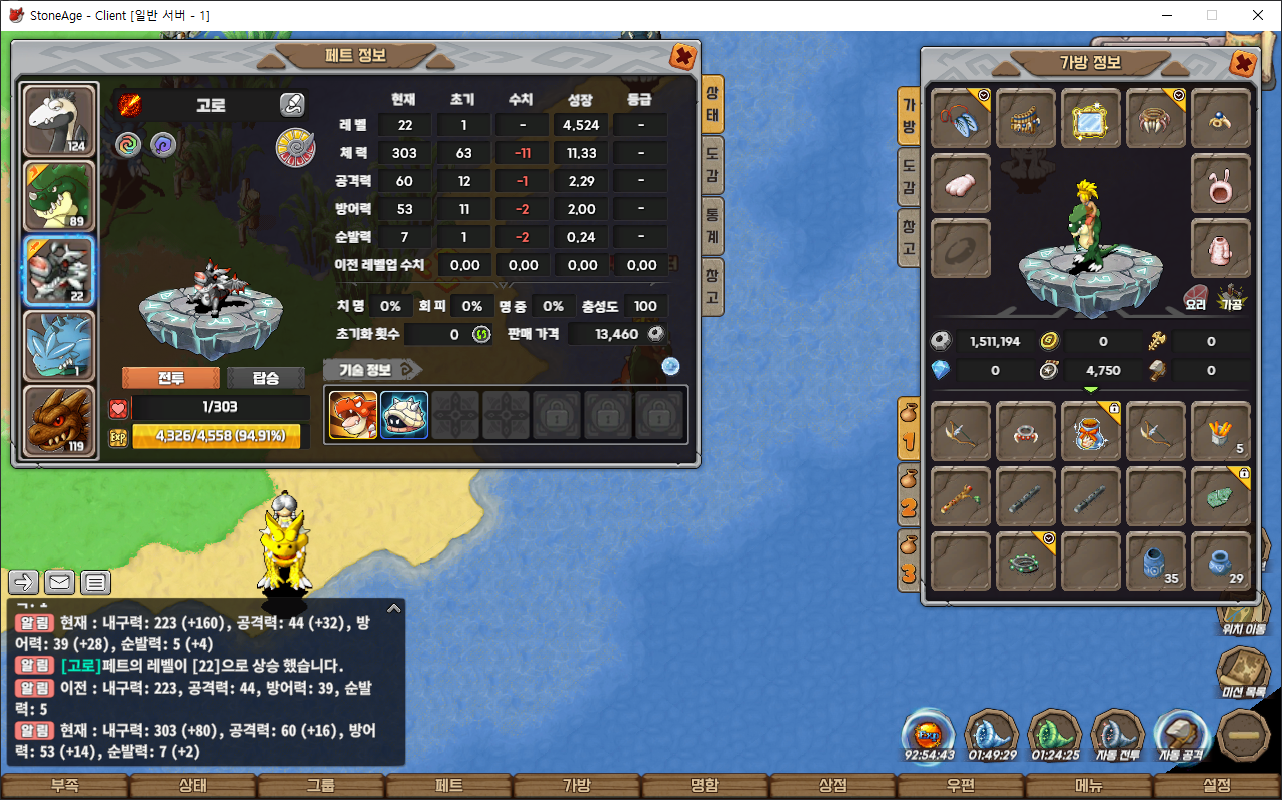Open the 요리 cooking button

click(x=1195, y=296)
